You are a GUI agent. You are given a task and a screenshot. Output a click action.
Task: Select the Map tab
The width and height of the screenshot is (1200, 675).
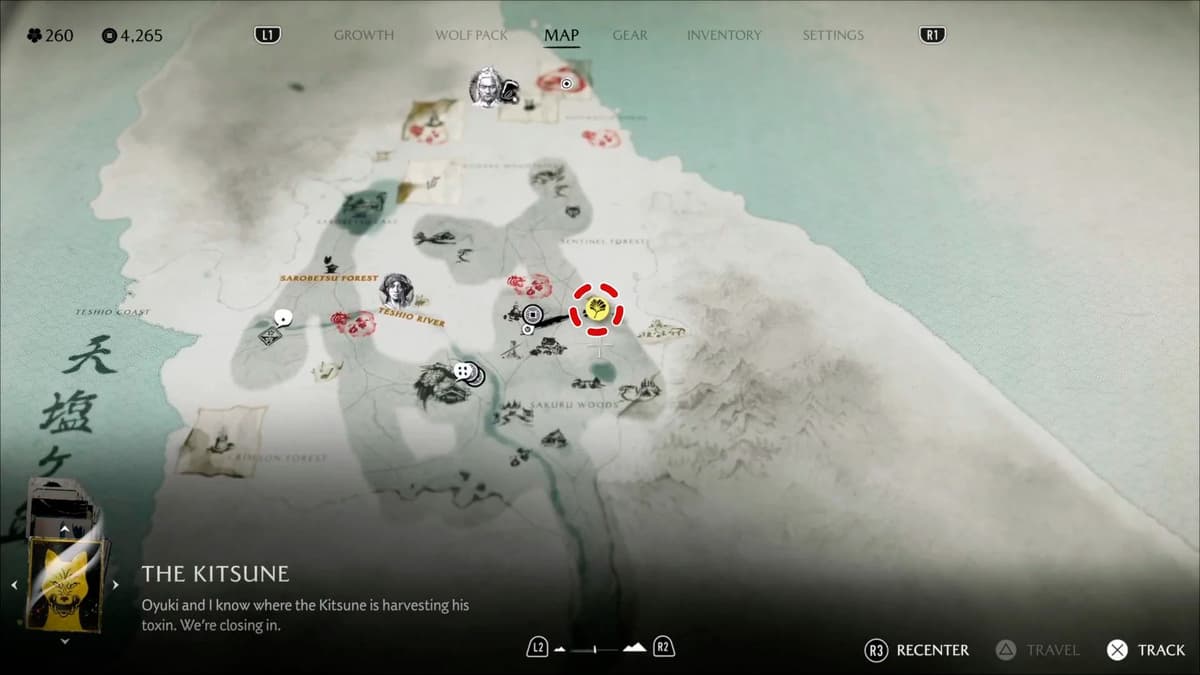[x=561, y=35]
